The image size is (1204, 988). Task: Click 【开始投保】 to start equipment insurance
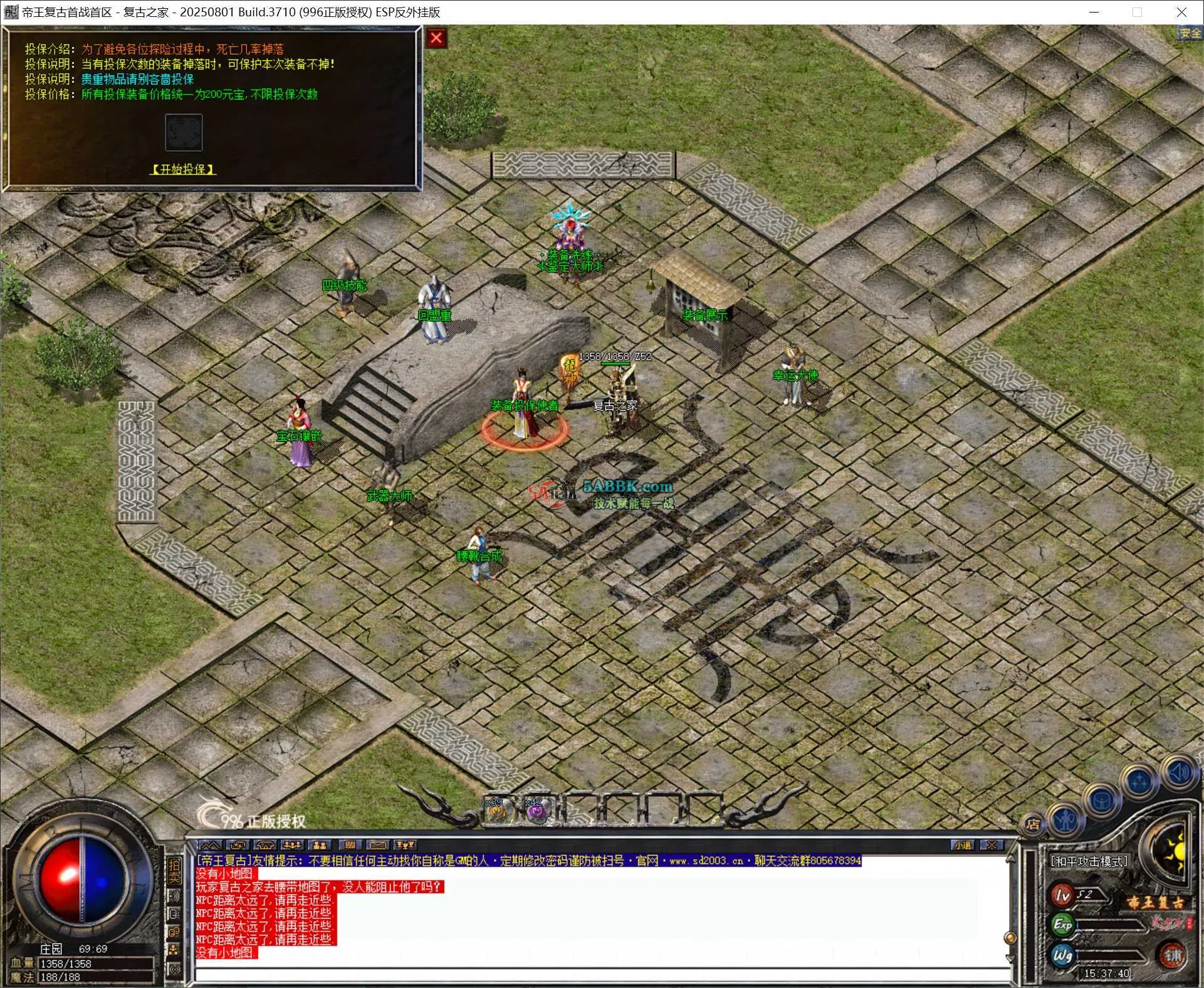pyautogui.click(x=182, y=169)
